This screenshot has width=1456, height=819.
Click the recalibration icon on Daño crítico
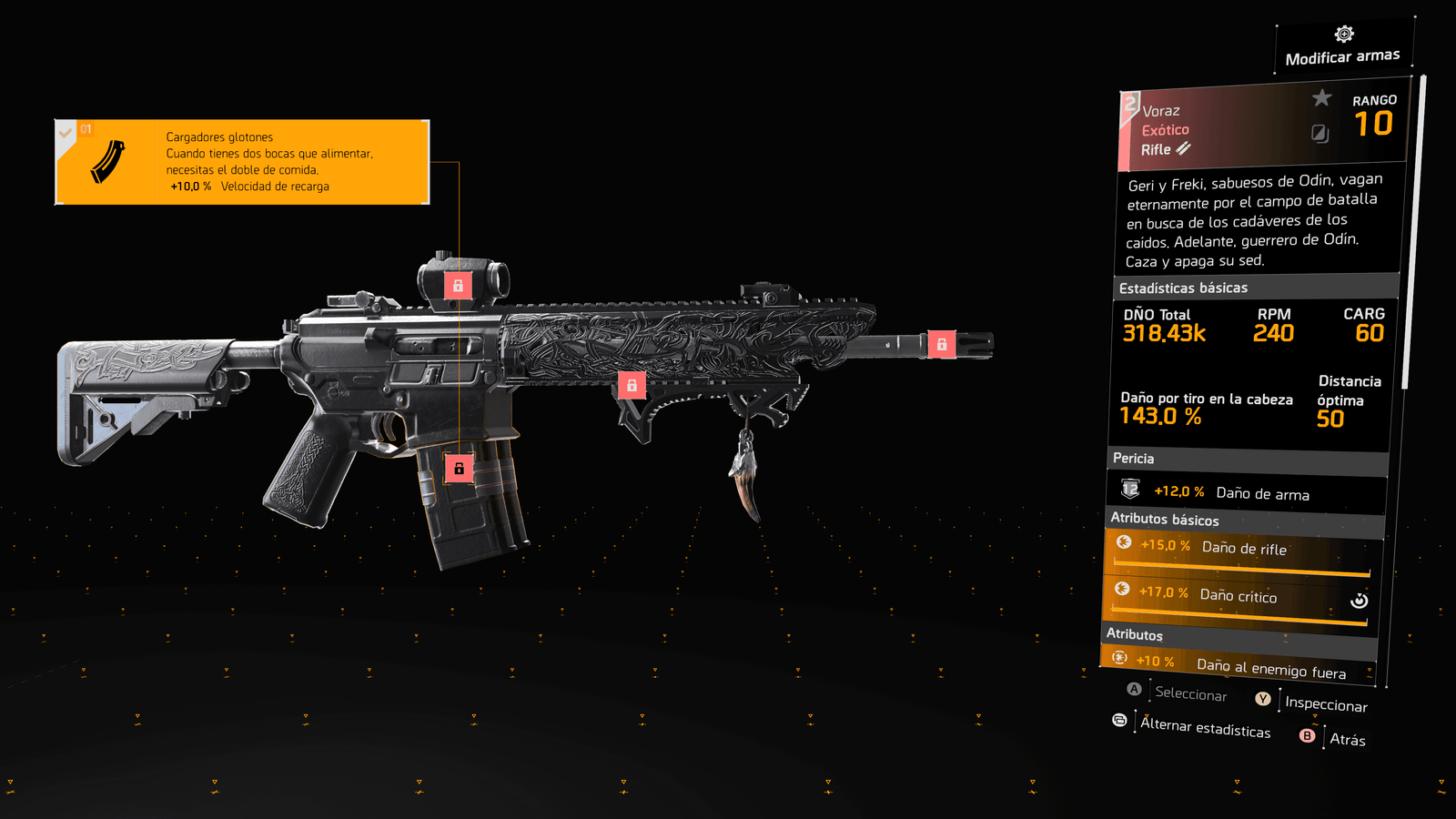pyautogui.click(x=1359, y=601)
